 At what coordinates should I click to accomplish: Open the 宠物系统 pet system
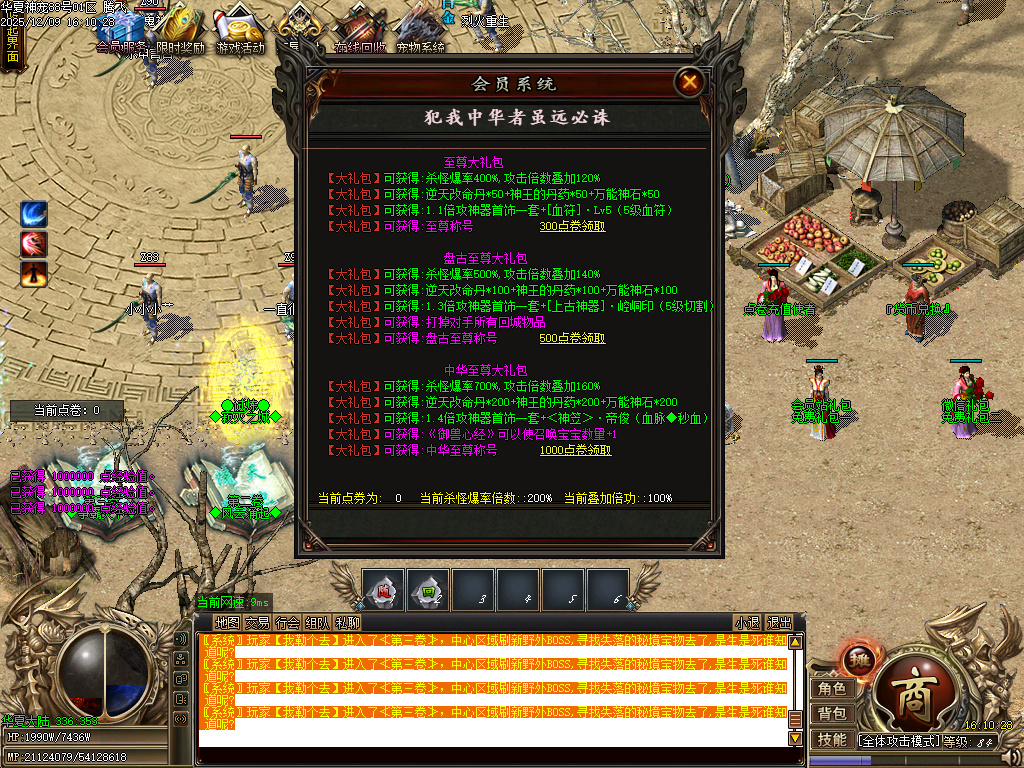click(x=420, y=30)
